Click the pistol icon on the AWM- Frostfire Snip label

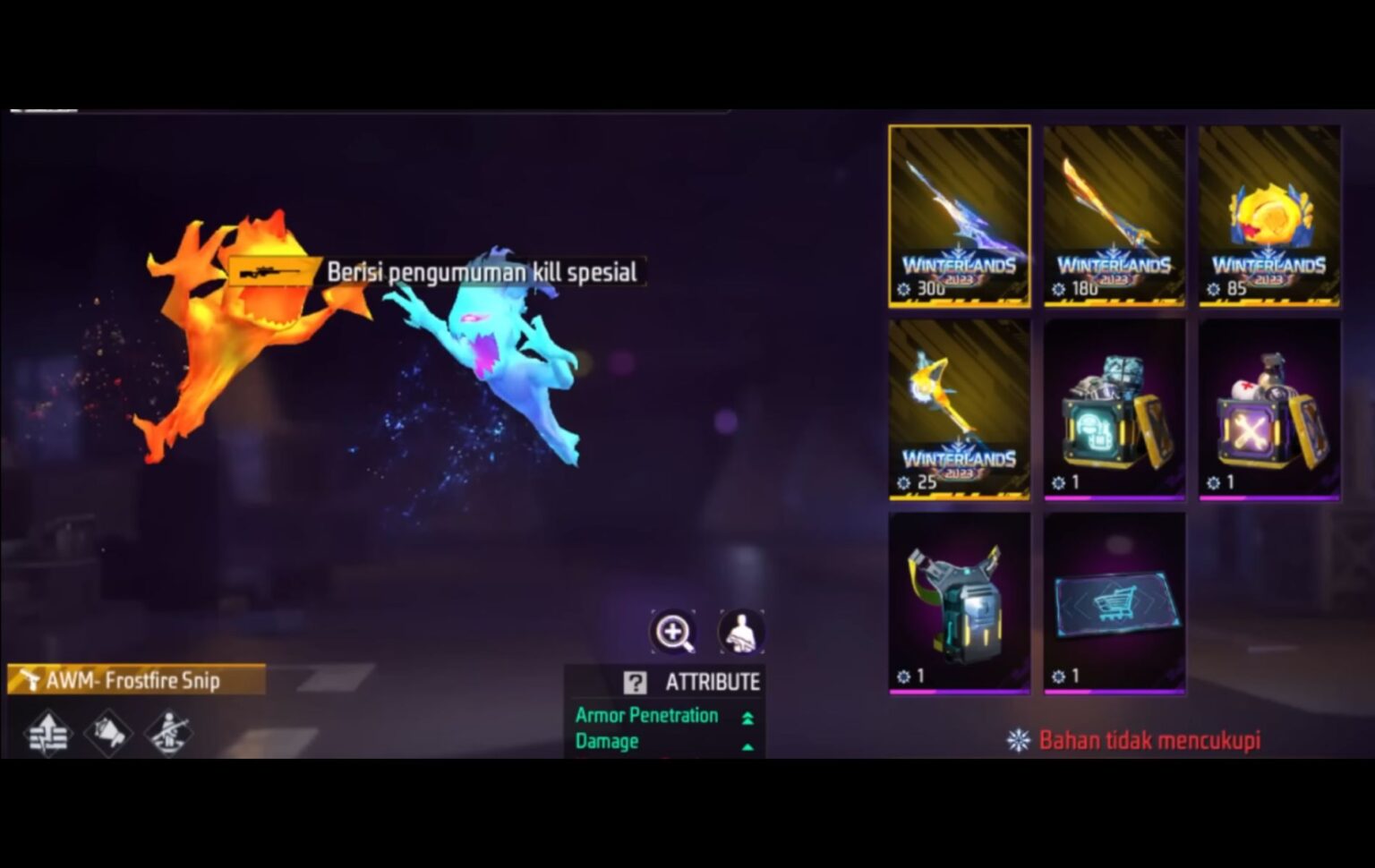(32, 680)
